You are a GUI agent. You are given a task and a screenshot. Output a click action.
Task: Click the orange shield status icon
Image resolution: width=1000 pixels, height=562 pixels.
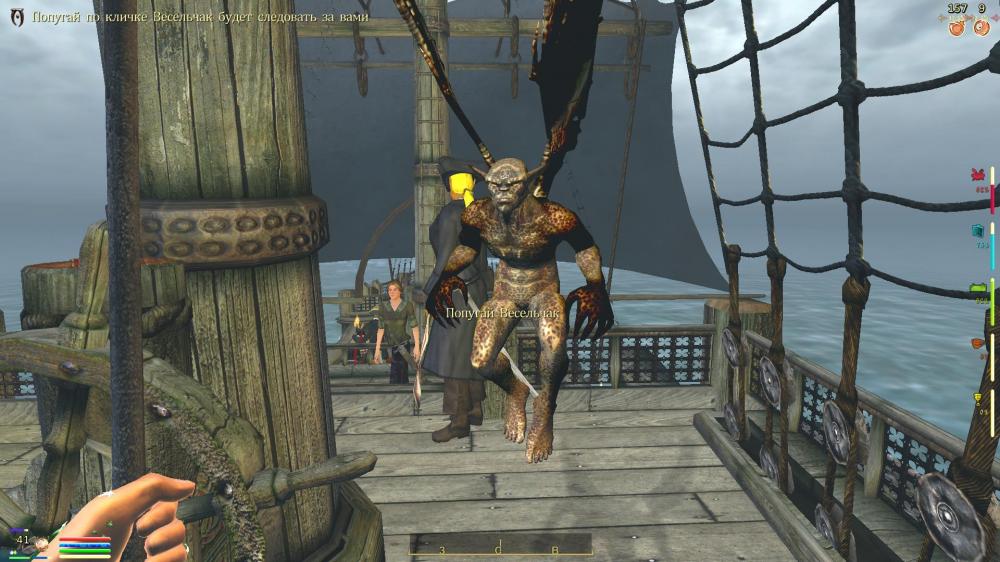(978, 344)
